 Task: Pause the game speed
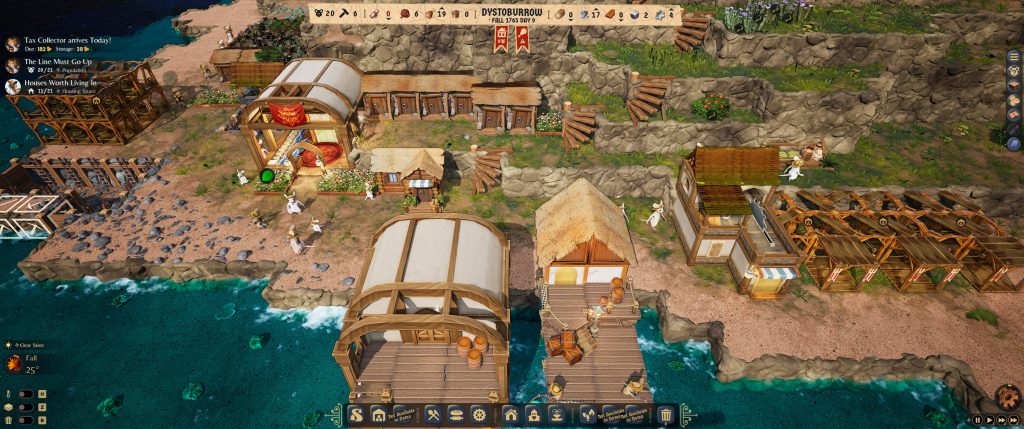click(976, 421)
